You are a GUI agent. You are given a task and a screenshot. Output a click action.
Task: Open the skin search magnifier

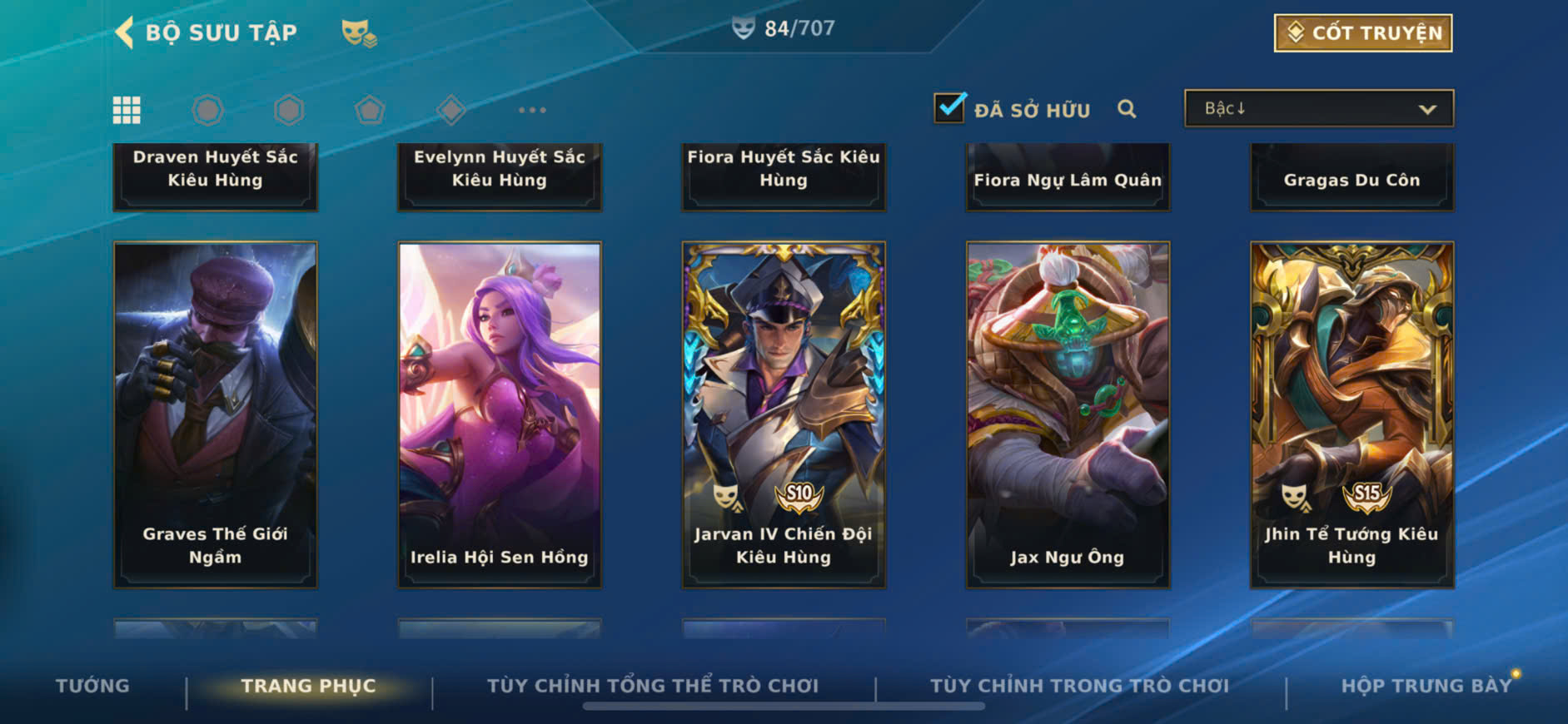(1127, 109)
